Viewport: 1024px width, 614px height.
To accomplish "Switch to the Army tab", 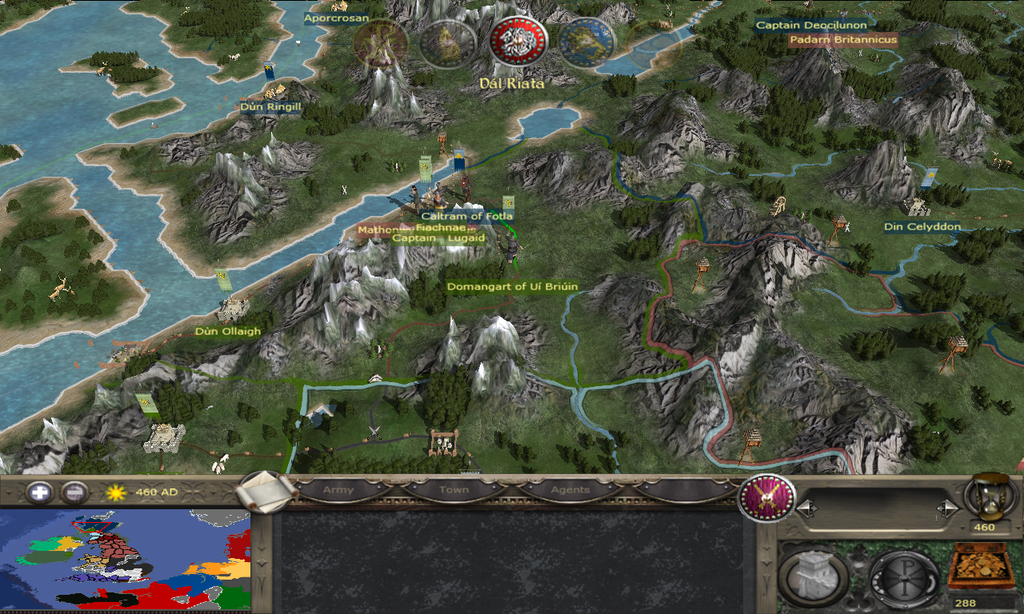I will click(x=338, y=490).
